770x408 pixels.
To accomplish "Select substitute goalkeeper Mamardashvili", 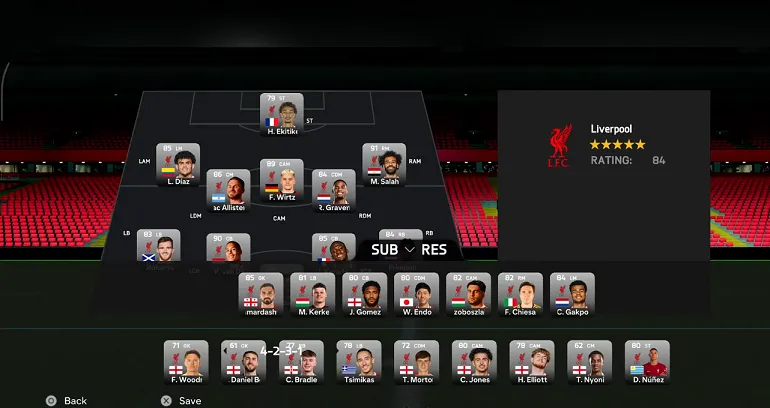I will pyautogui.click(x=260, y=295).
